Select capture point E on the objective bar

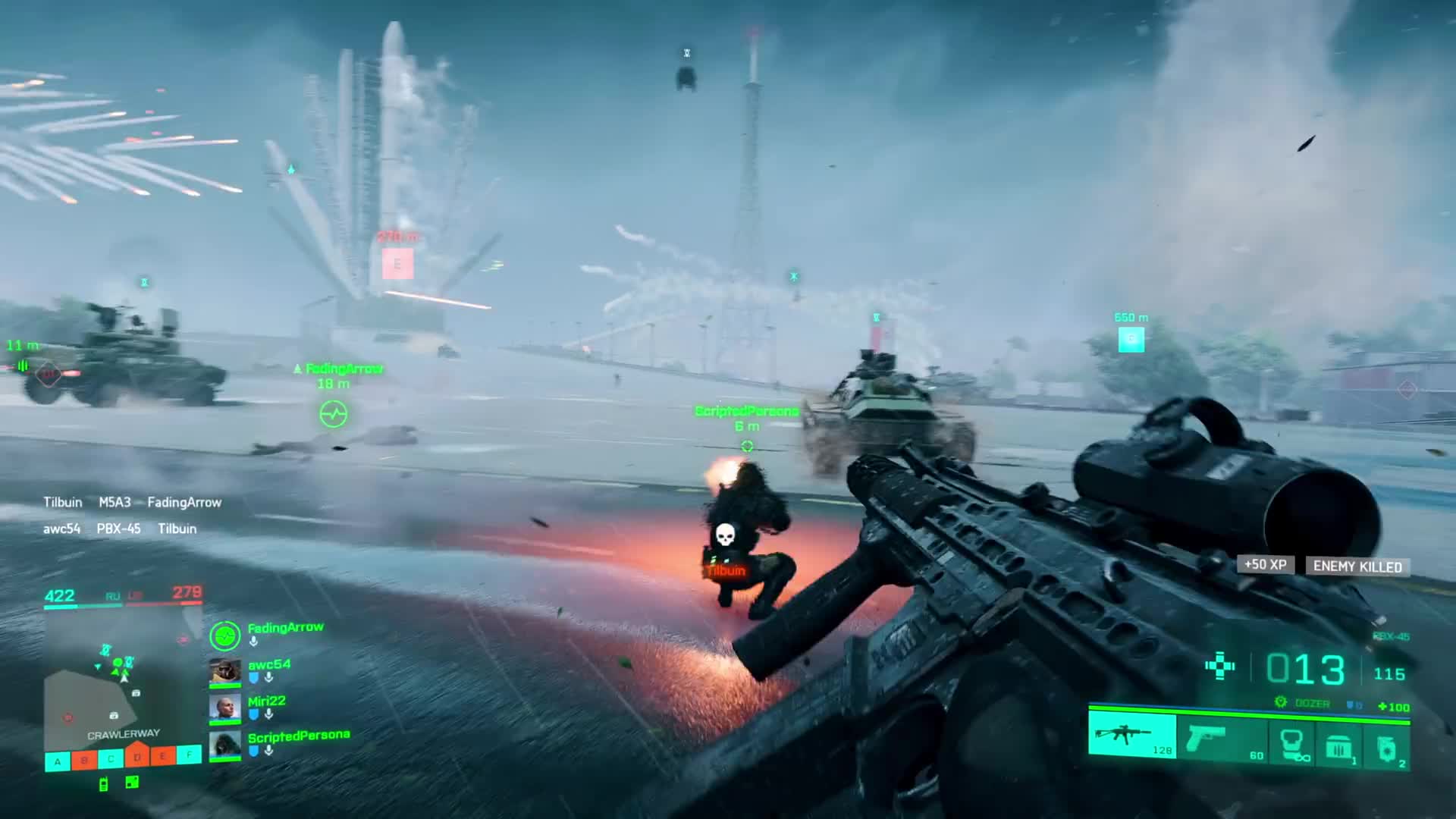click(x=163, y=755)
